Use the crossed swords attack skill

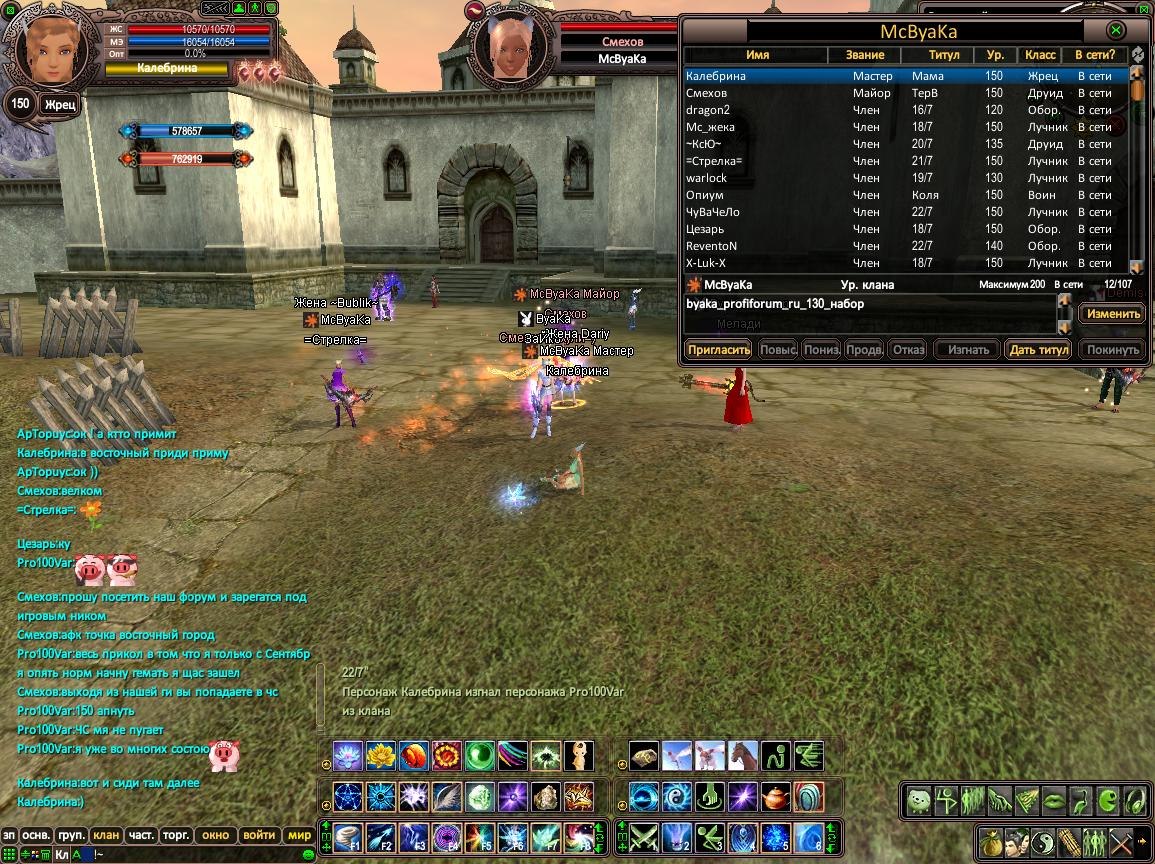coord(644,835)
